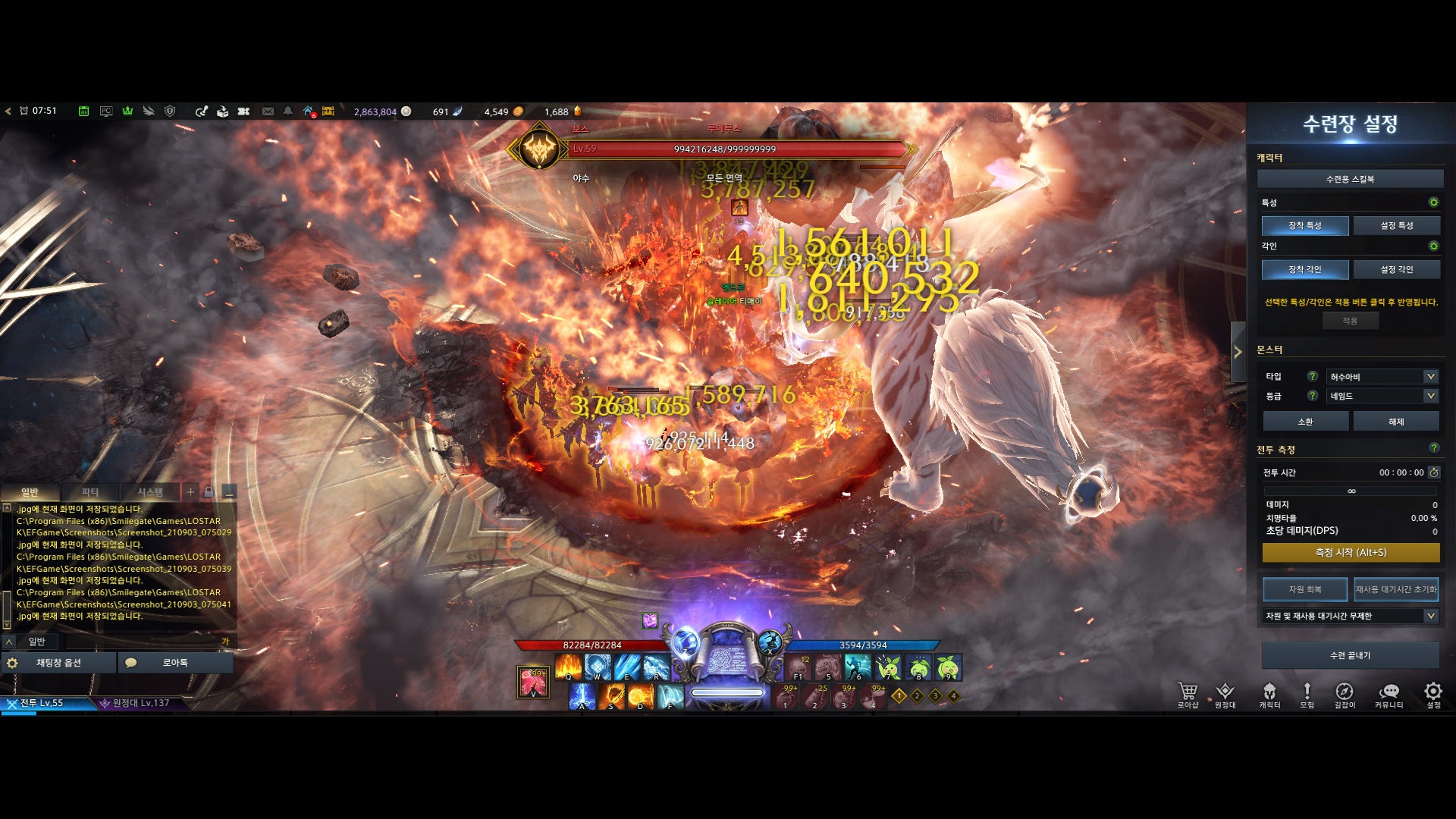Viewport: 1456px width, 819px height.
Task: Open the monster 타입 dropdown showing 허수아비
Action: coord(1382,377)
